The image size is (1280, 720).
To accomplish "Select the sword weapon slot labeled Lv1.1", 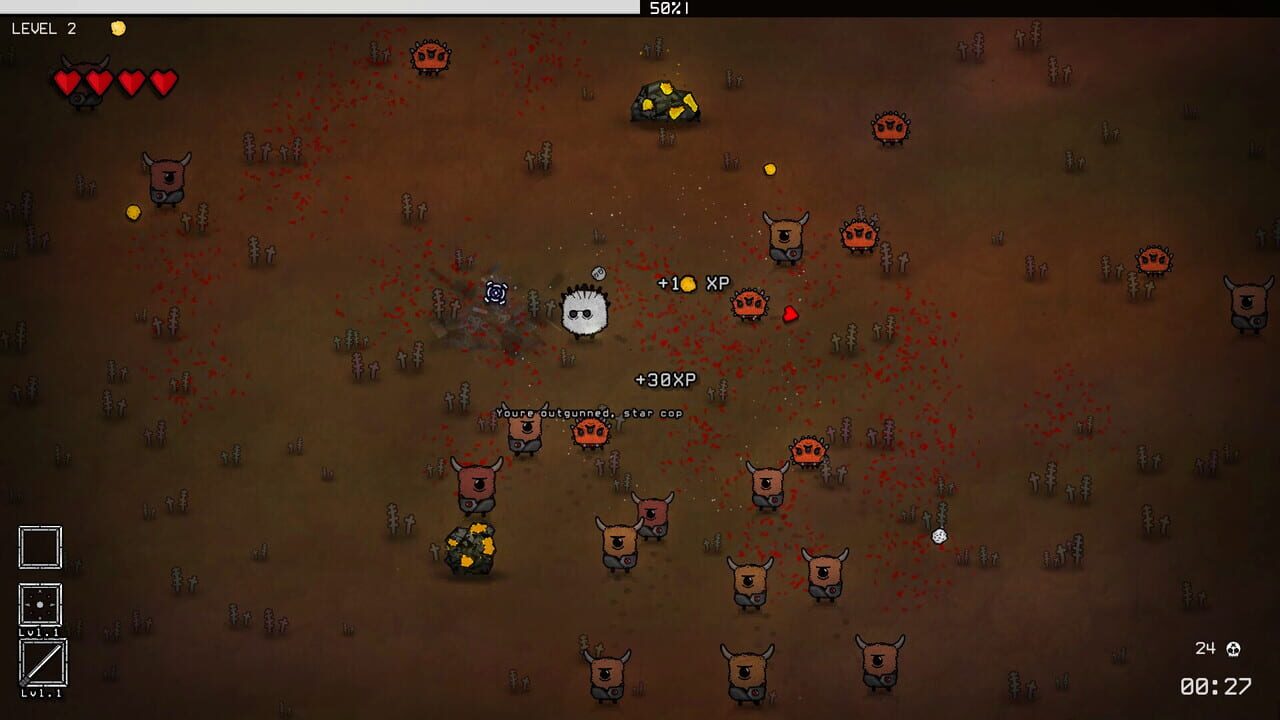I will [40, 662].
